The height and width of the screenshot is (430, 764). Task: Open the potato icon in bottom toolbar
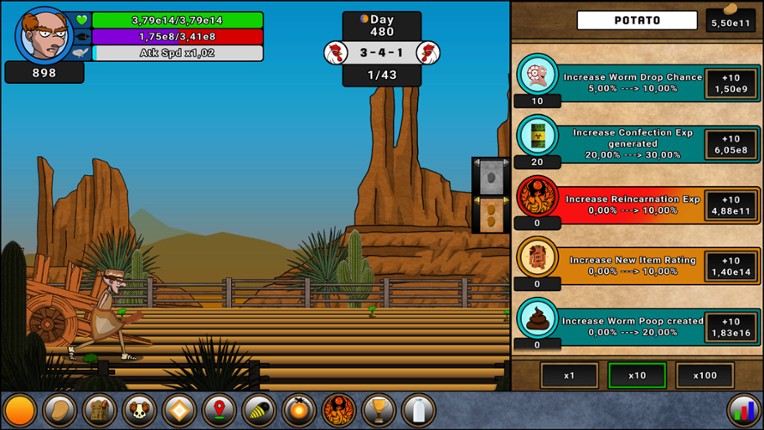click(59, 410)
